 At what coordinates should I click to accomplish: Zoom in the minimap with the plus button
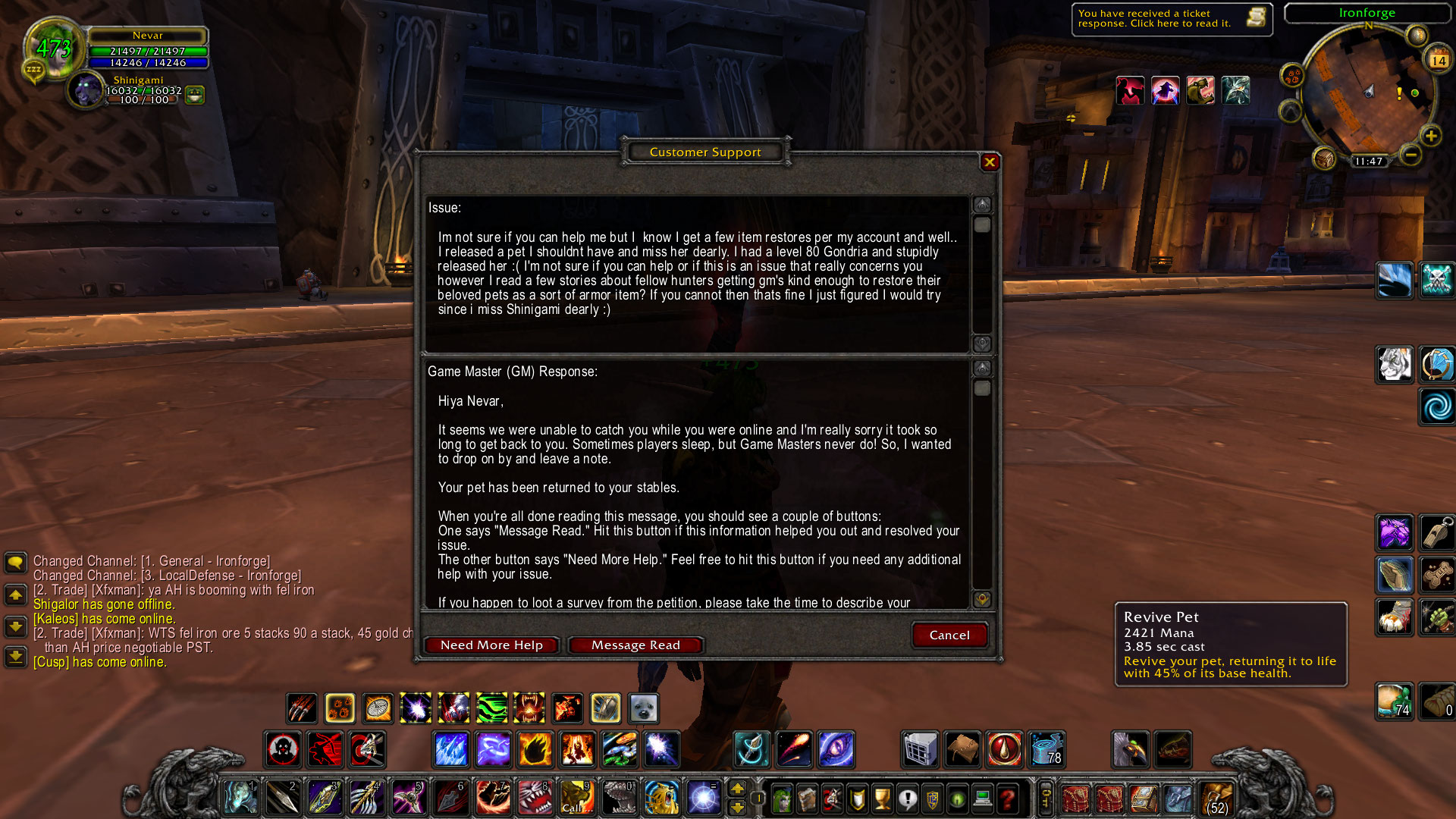[x=1431, y=135]
